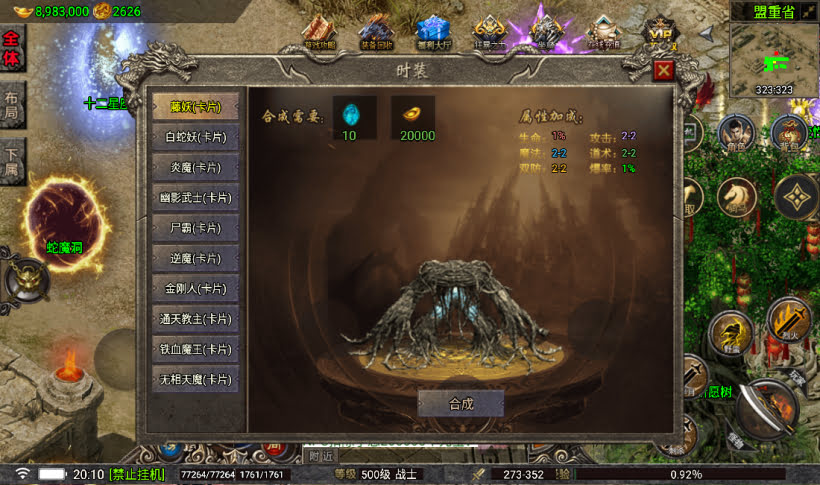This screenshot has width=820, height=485.
Task: Open the VIP menu icon
Action: [657, 33]
